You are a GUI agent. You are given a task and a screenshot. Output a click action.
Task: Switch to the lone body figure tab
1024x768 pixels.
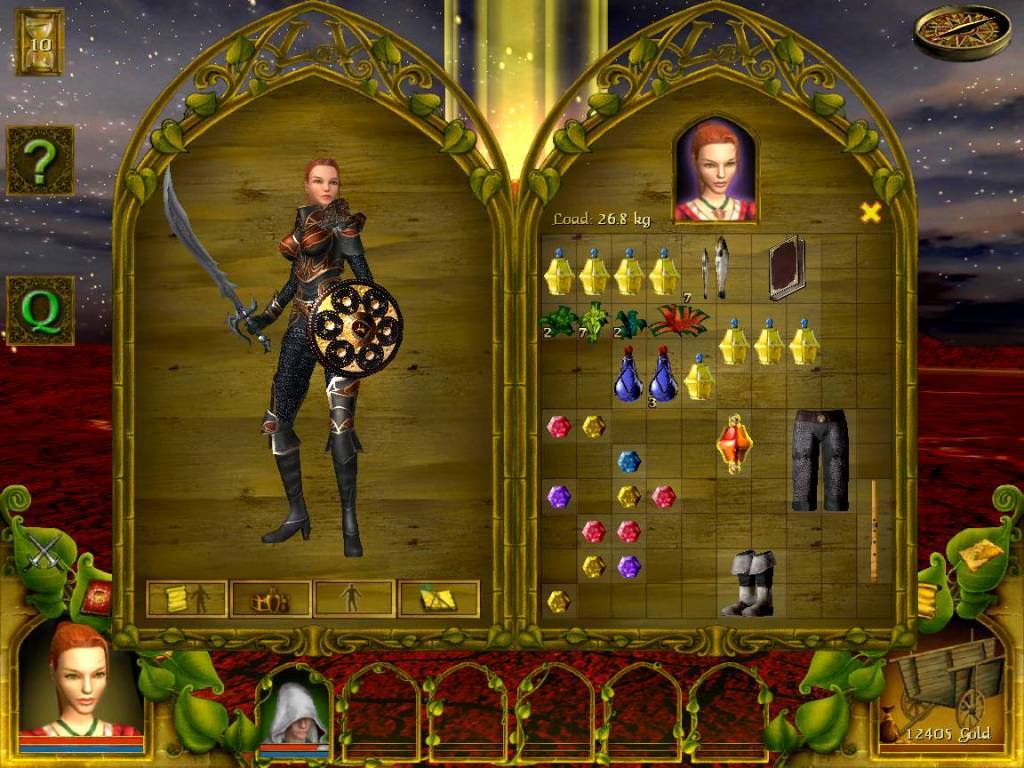pos(353,599)
